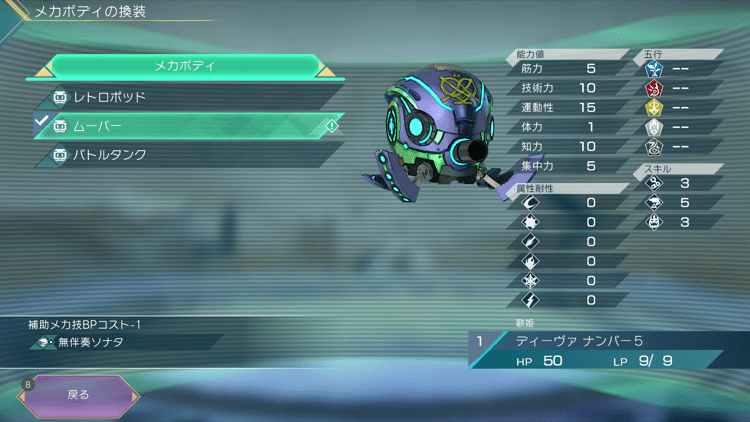750x422 pixels.
Task: Show info icon on the ムーバー row
Action: [x=331, y=126]
